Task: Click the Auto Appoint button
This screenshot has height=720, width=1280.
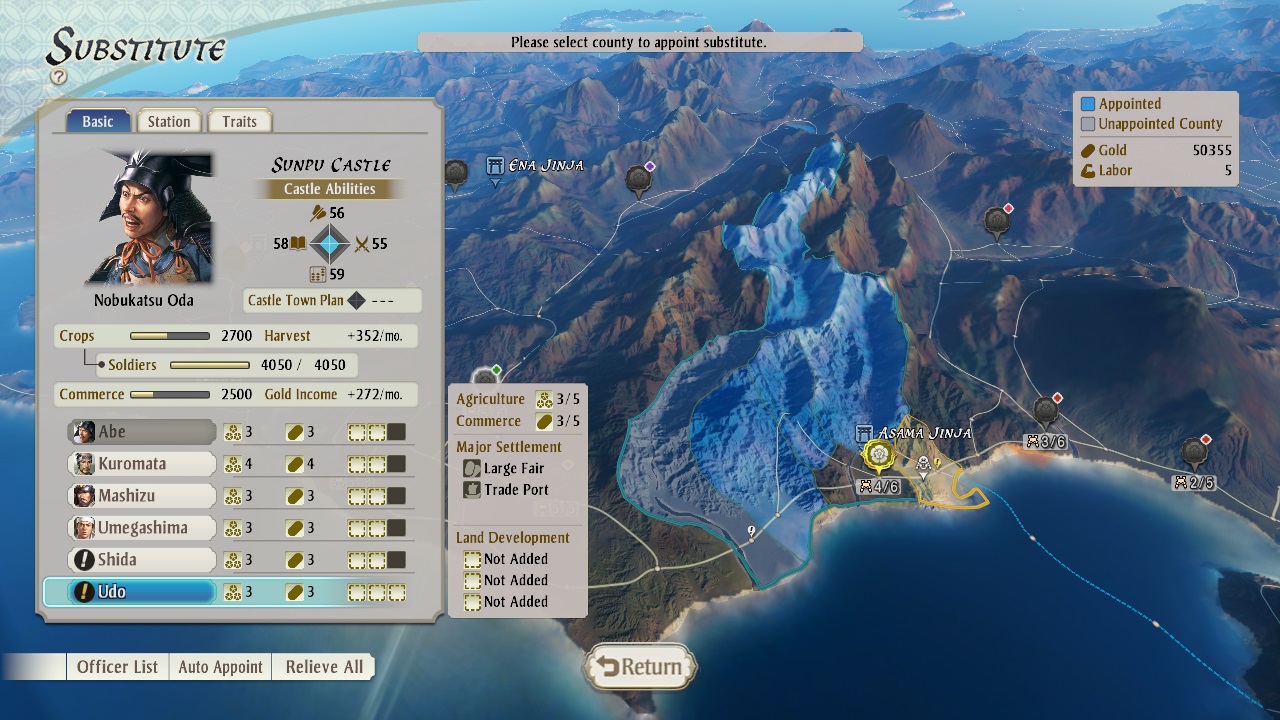Action: click(x=220, y=666)
